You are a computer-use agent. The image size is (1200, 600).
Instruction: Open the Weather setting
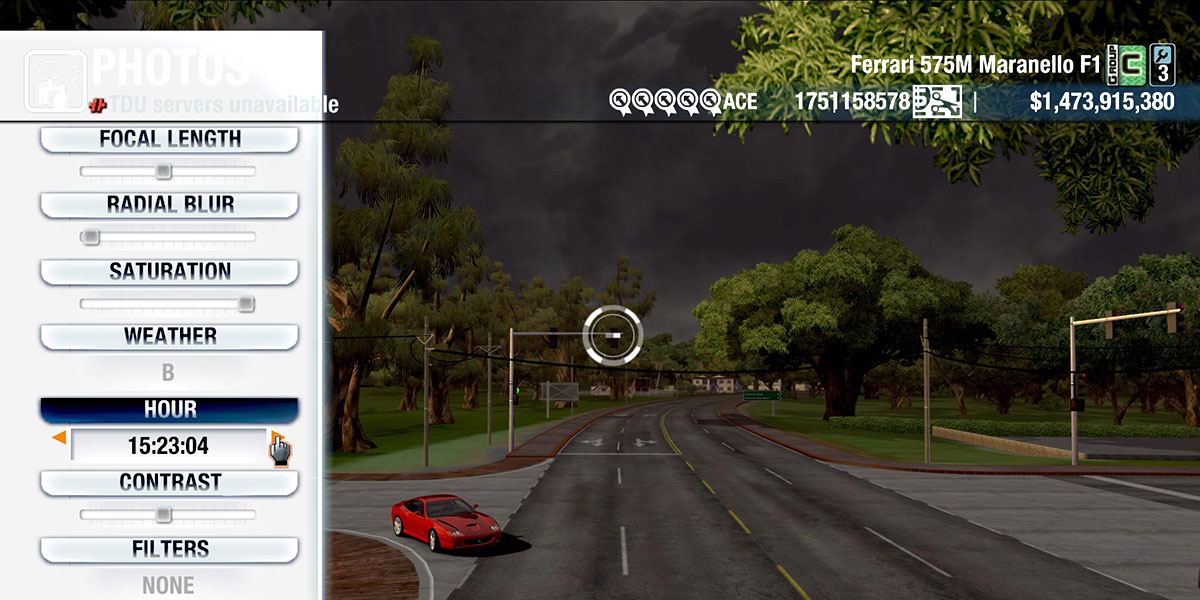[169, 337]
